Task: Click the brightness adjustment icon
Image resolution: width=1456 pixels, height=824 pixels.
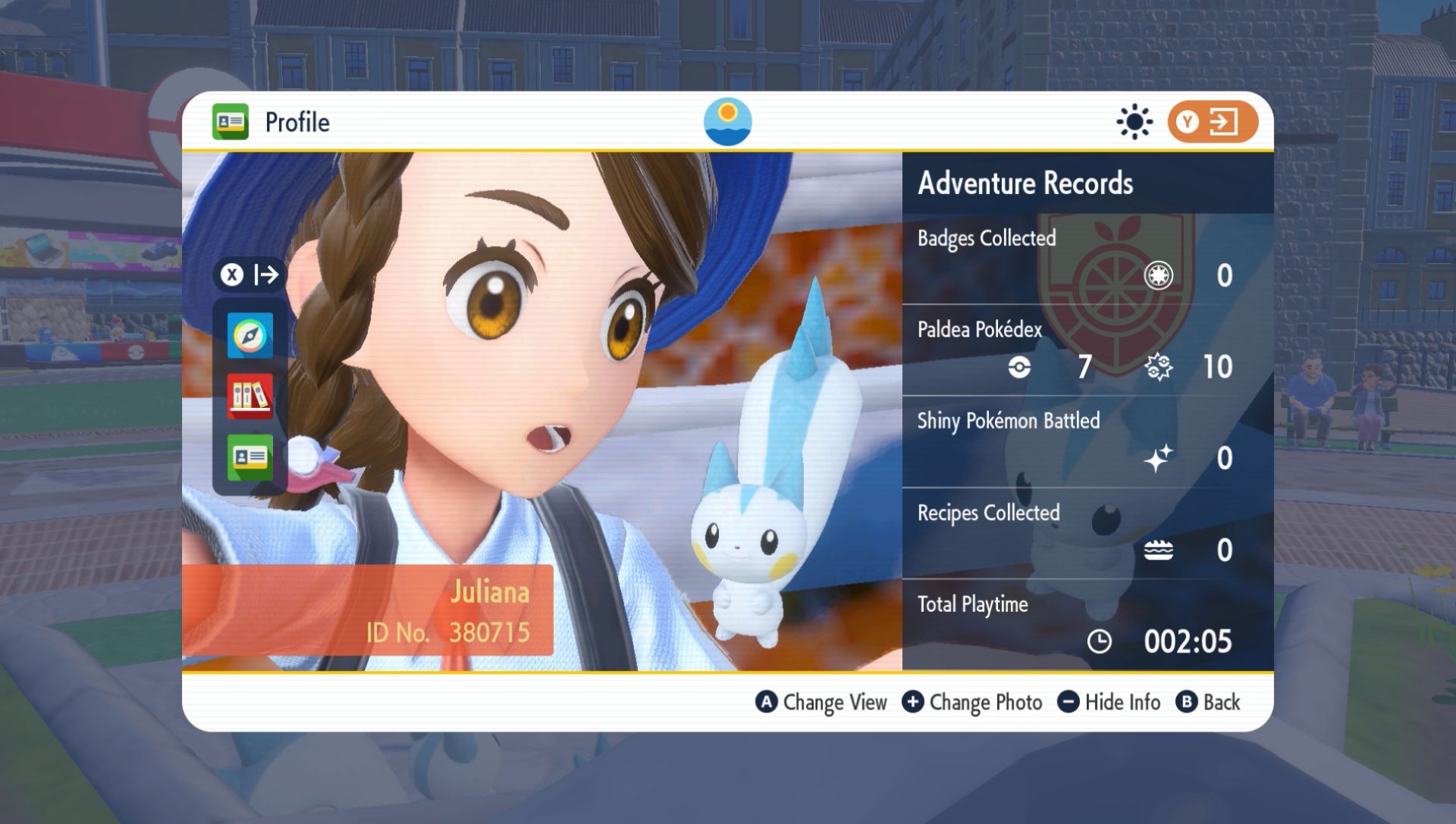Action: click(1133, 121)
